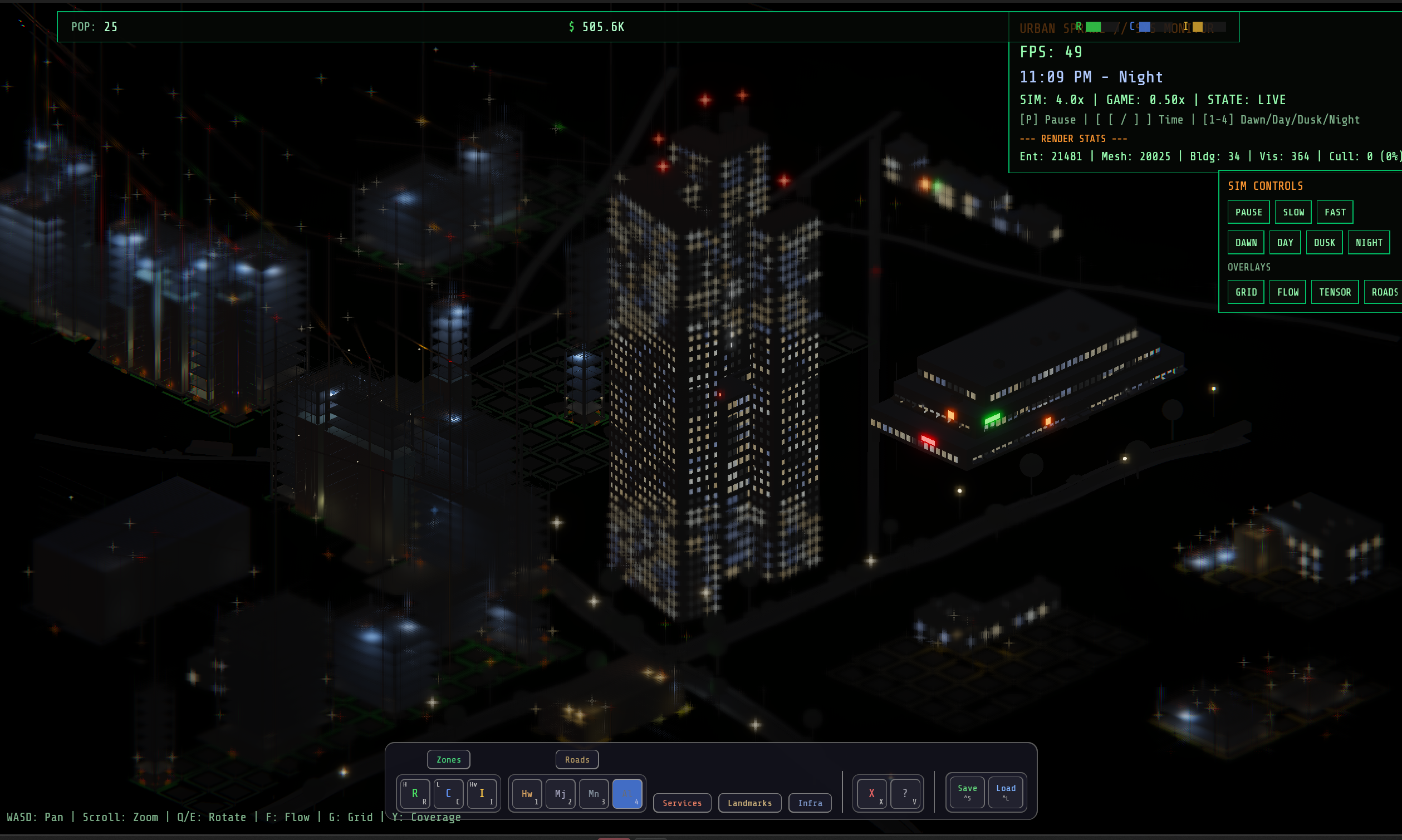The width and height of the screenshot is (1402, 840).
Task: Select the question mark query tool
Action: 905,794
